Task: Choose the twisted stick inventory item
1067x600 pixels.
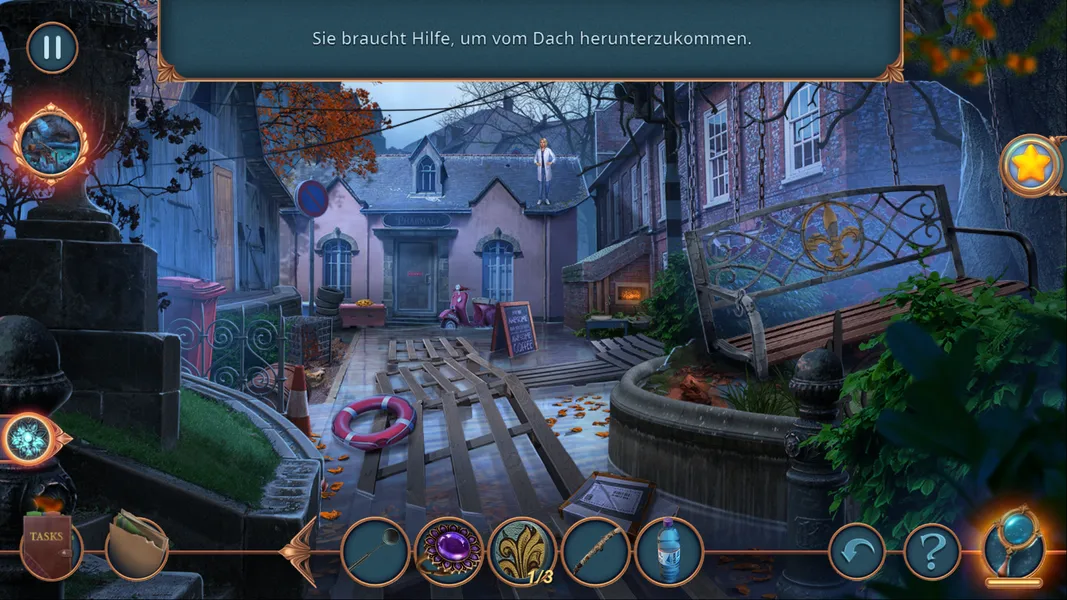Action: click(595, 551)
